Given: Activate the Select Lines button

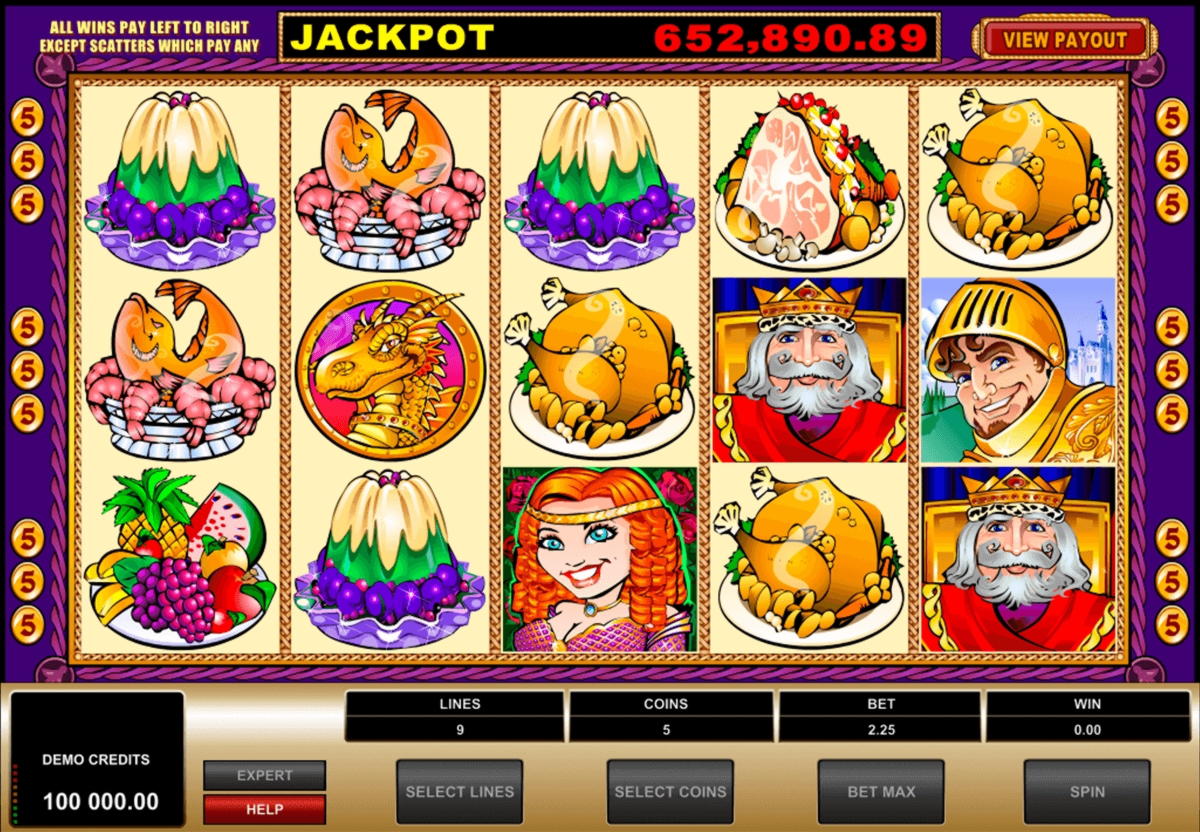Looking at the screenshot, I should pyautogui.click(x=459, y=791).
